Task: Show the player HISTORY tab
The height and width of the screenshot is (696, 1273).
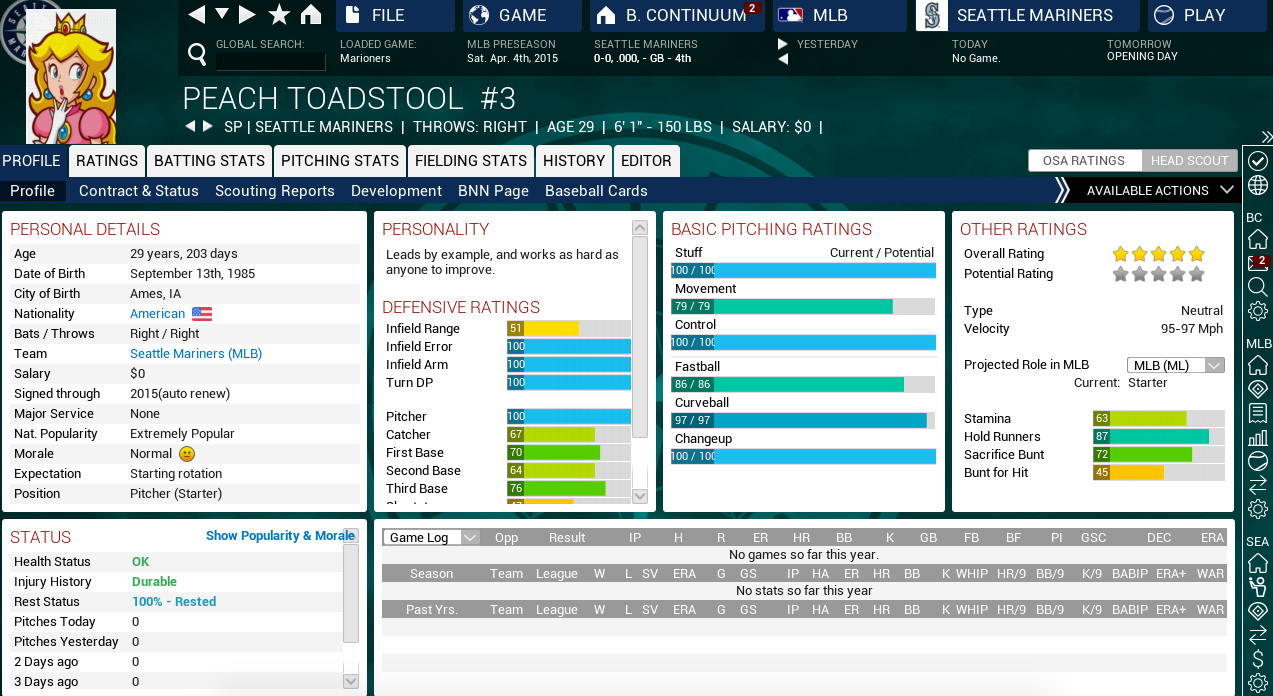Action: (x=574, y=161)
